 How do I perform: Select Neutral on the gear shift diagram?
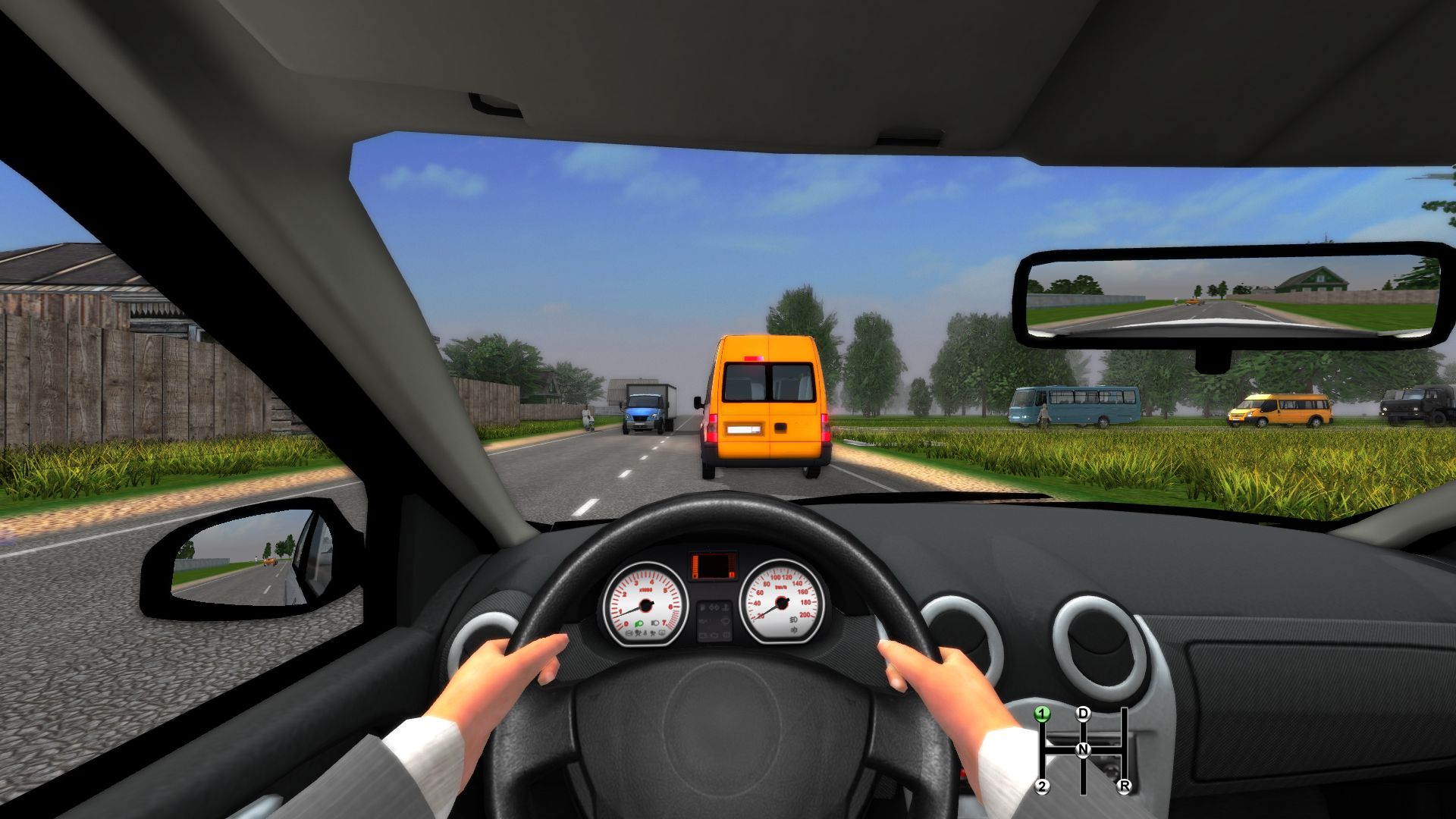tap(1084, 751)
